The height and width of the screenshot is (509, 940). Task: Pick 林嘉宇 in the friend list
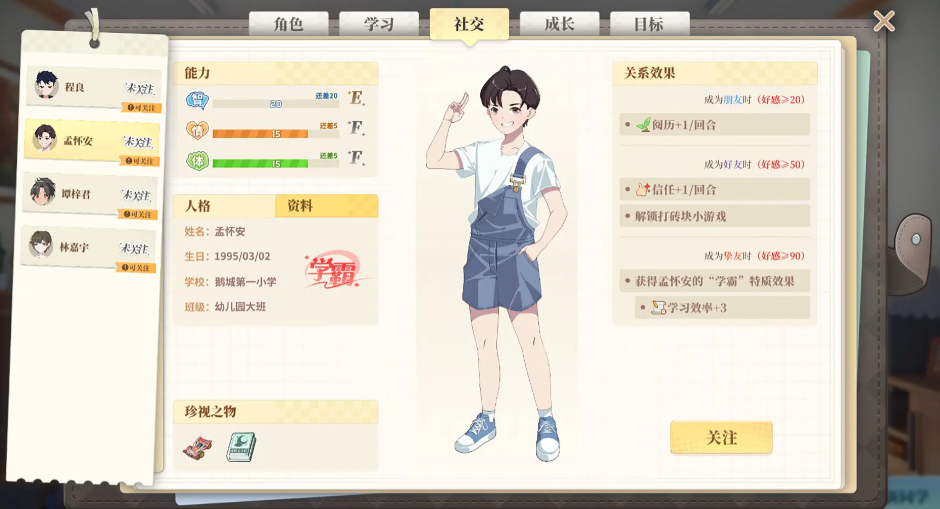(90, 247)
